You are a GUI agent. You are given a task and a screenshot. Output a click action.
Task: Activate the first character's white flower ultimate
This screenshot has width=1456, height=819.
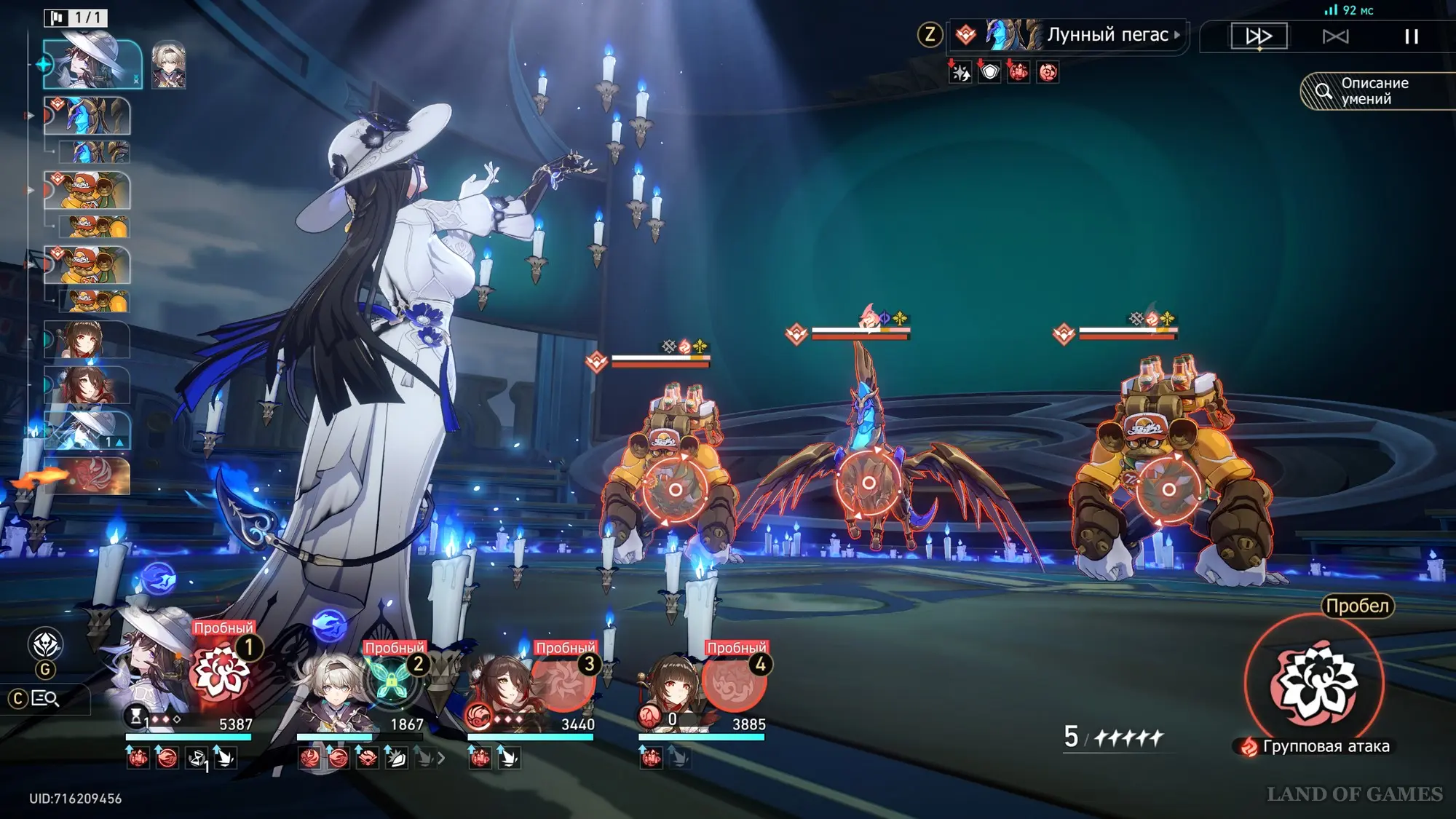(x=220, y=671)
